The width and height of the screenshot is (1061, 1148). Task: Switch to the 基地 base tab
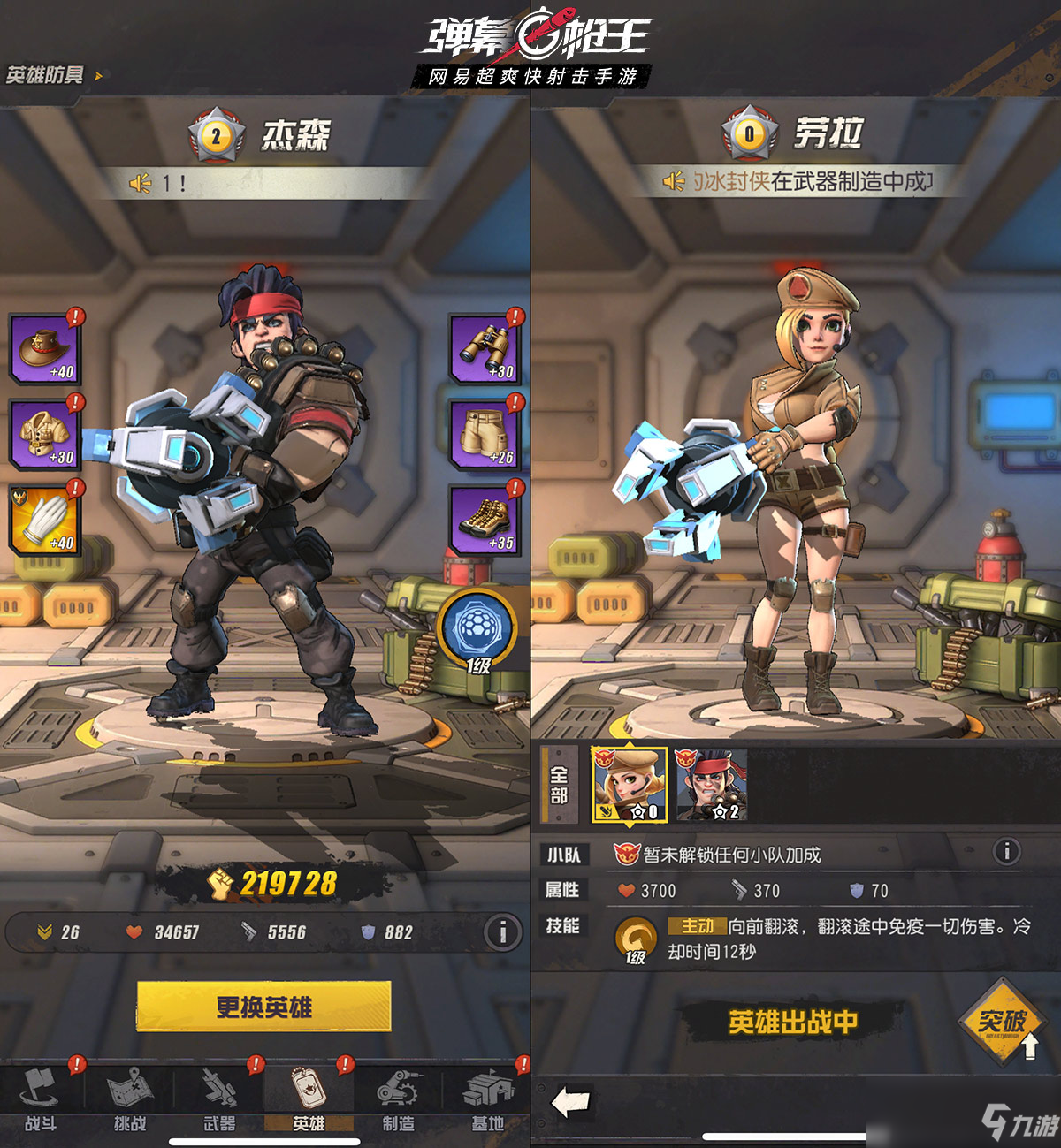(487, 1099)
